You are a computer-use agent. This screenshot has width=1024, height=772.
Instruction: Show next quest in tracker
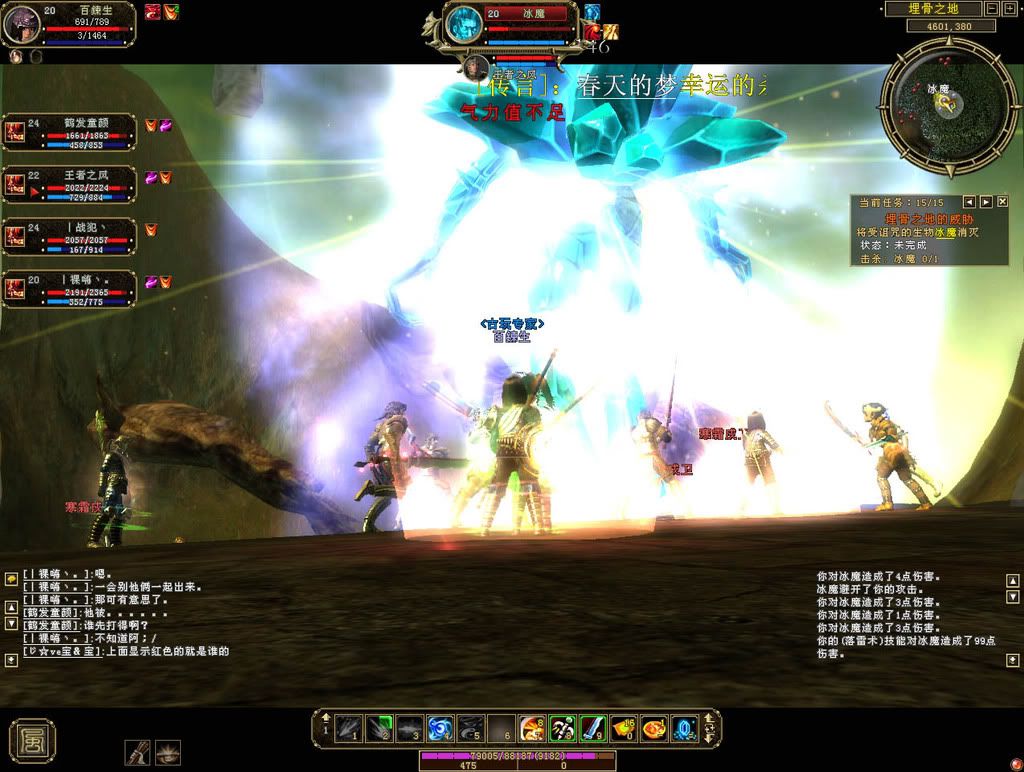click(x=986, y=202)
